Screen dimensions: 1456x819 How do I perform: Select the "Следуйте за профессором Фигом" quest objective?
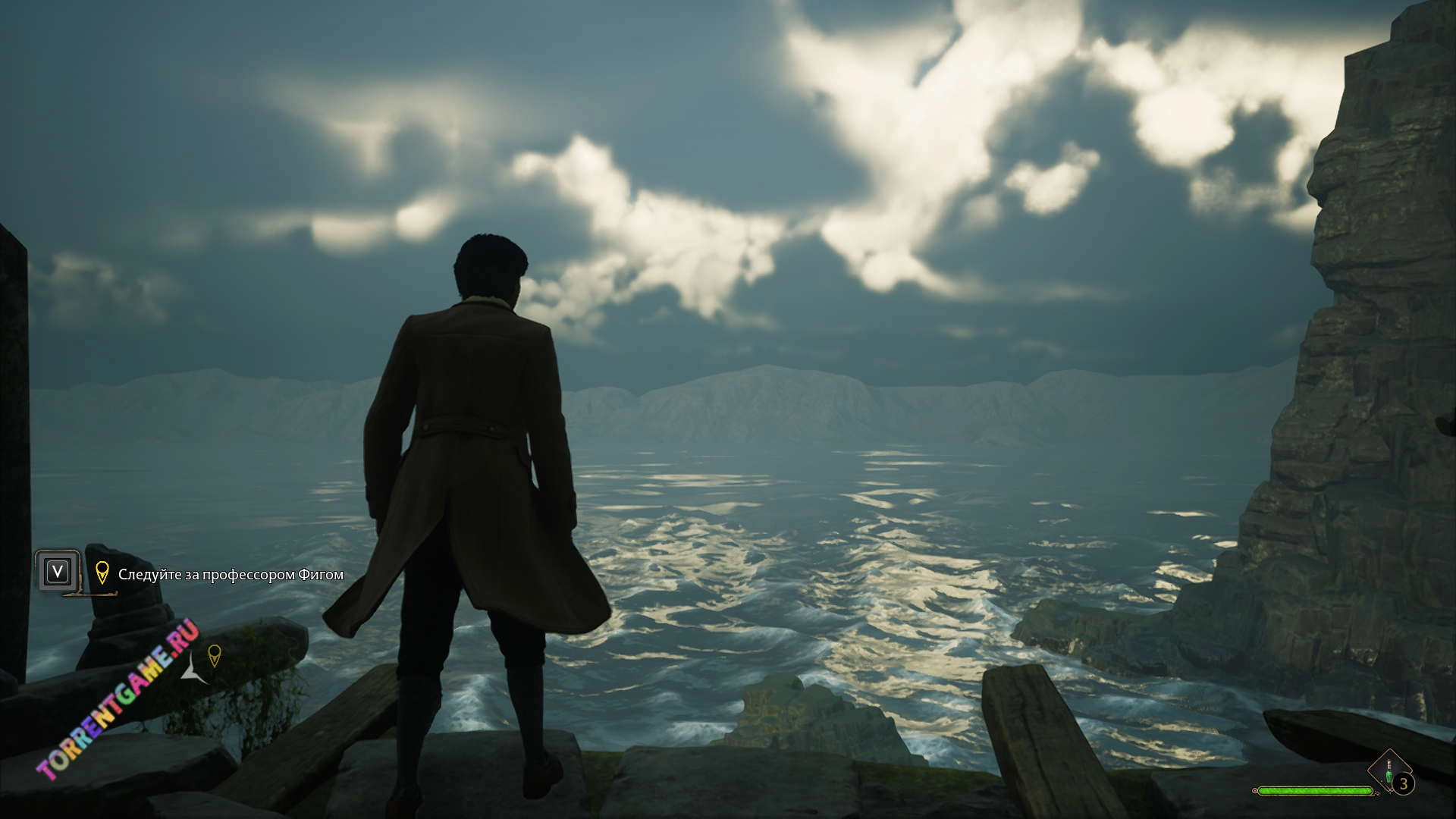(x=231, y=575)
